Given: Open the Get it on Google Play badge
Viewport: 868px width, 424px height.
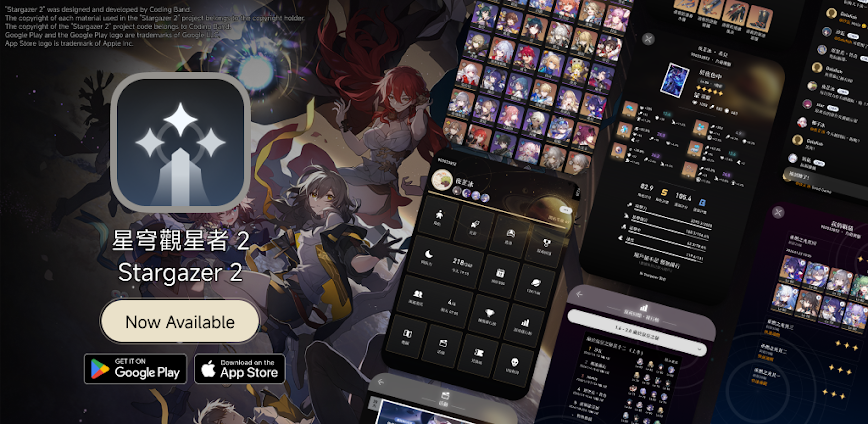Looking at the screenshot, I should click(x=136, y=368).
